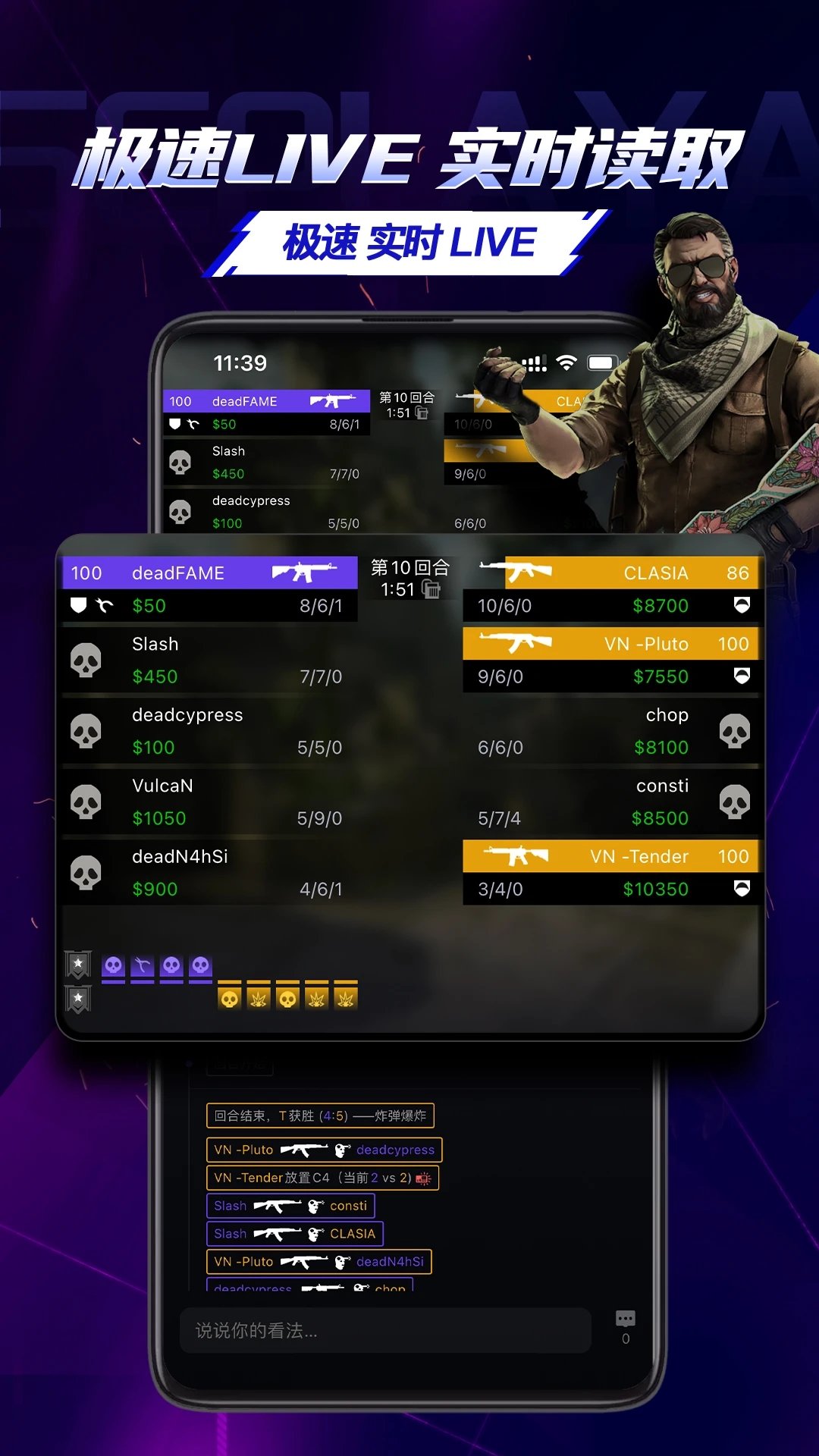Screen dimensions: 819x1456
Task: Select deadN4hSi in the team list
Action: [x=210, y=872]
